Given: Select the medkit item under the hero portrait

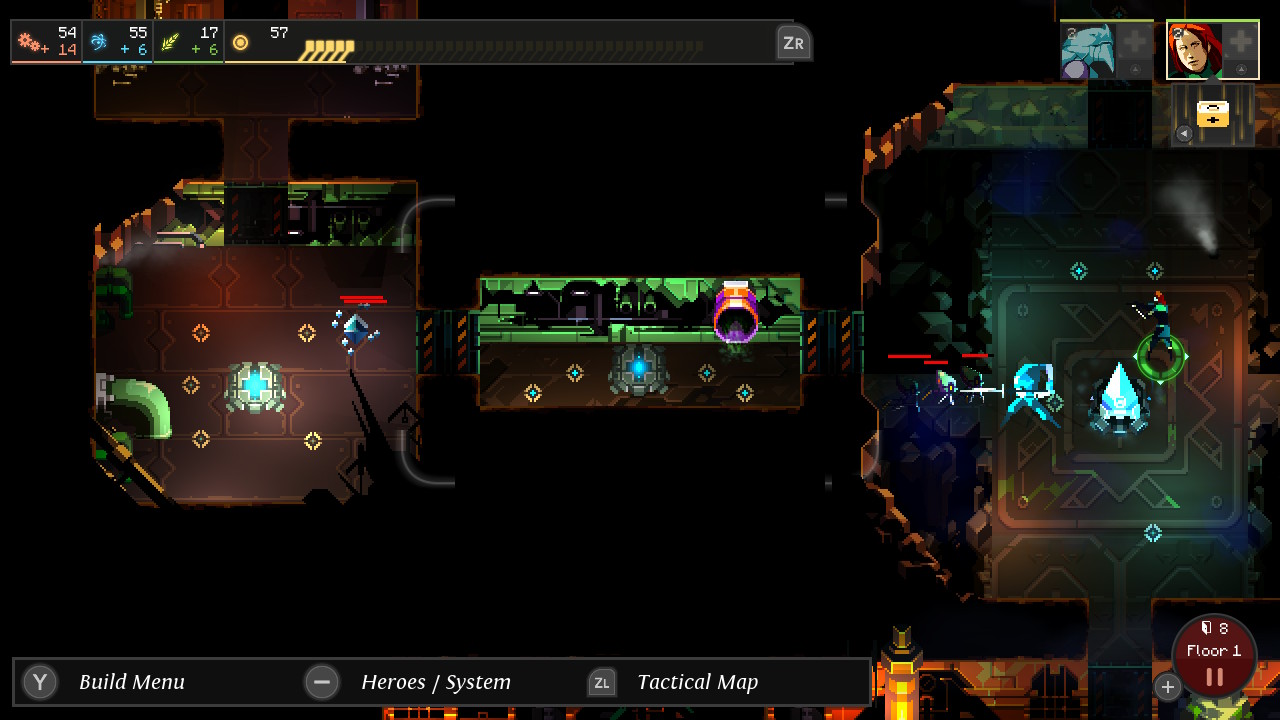Looking at the screenshot, I should click(x=1213, y=113).
